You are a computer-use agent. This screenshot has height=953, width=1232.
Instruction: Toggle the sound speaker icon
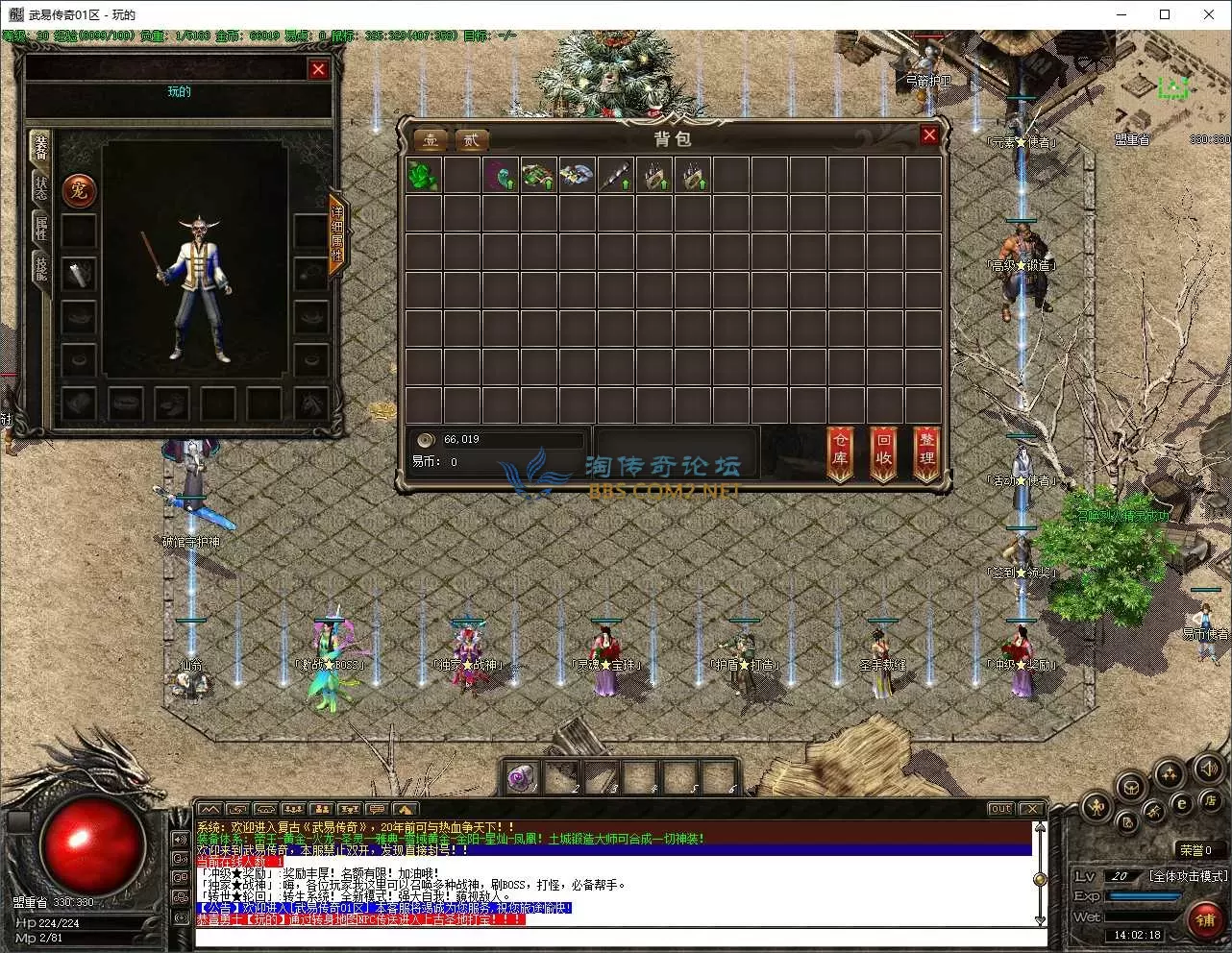click(x=1208, y=769)
